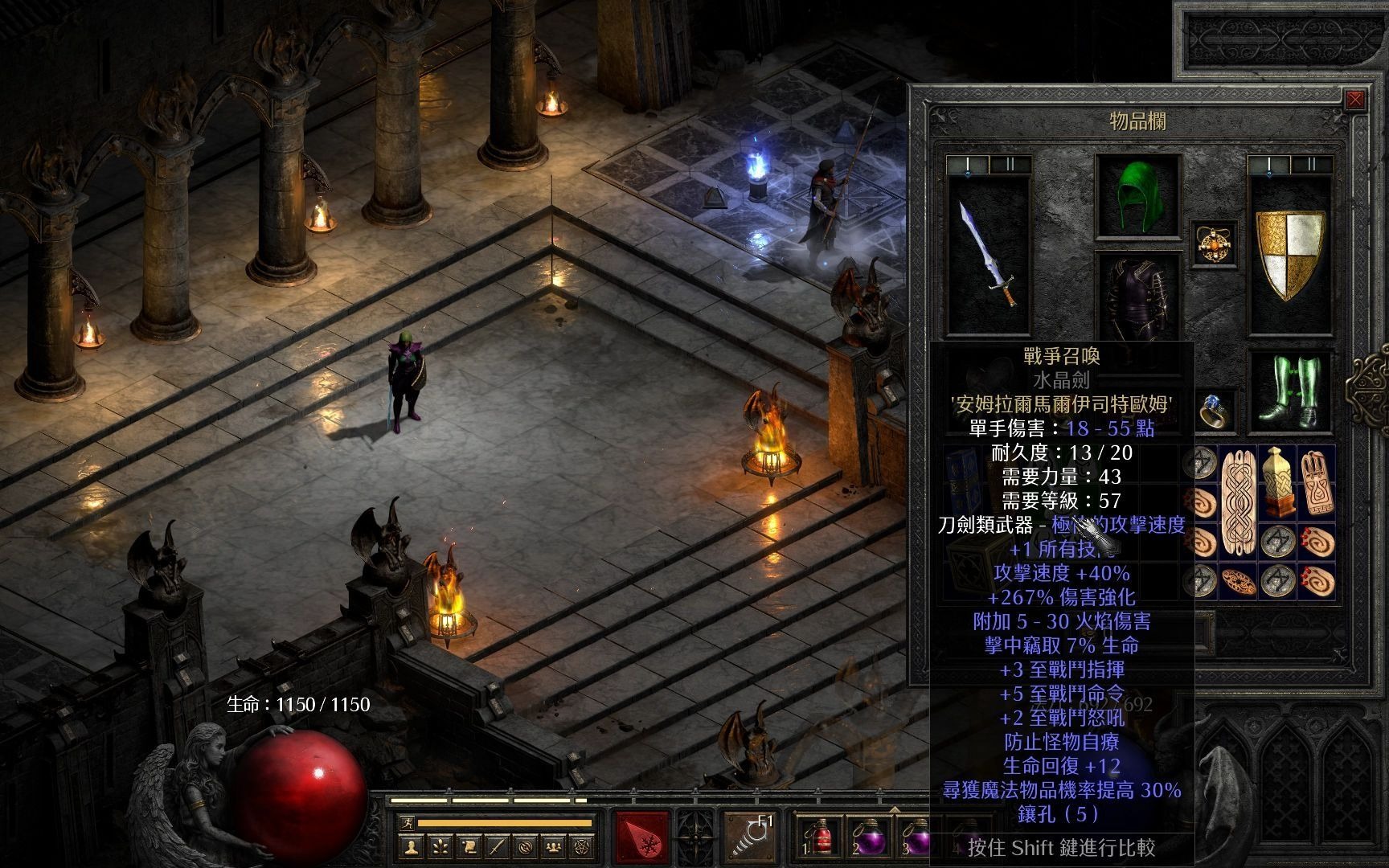Use the purple rejuvenation potion in belt slot 2

[x=867, y=839]
